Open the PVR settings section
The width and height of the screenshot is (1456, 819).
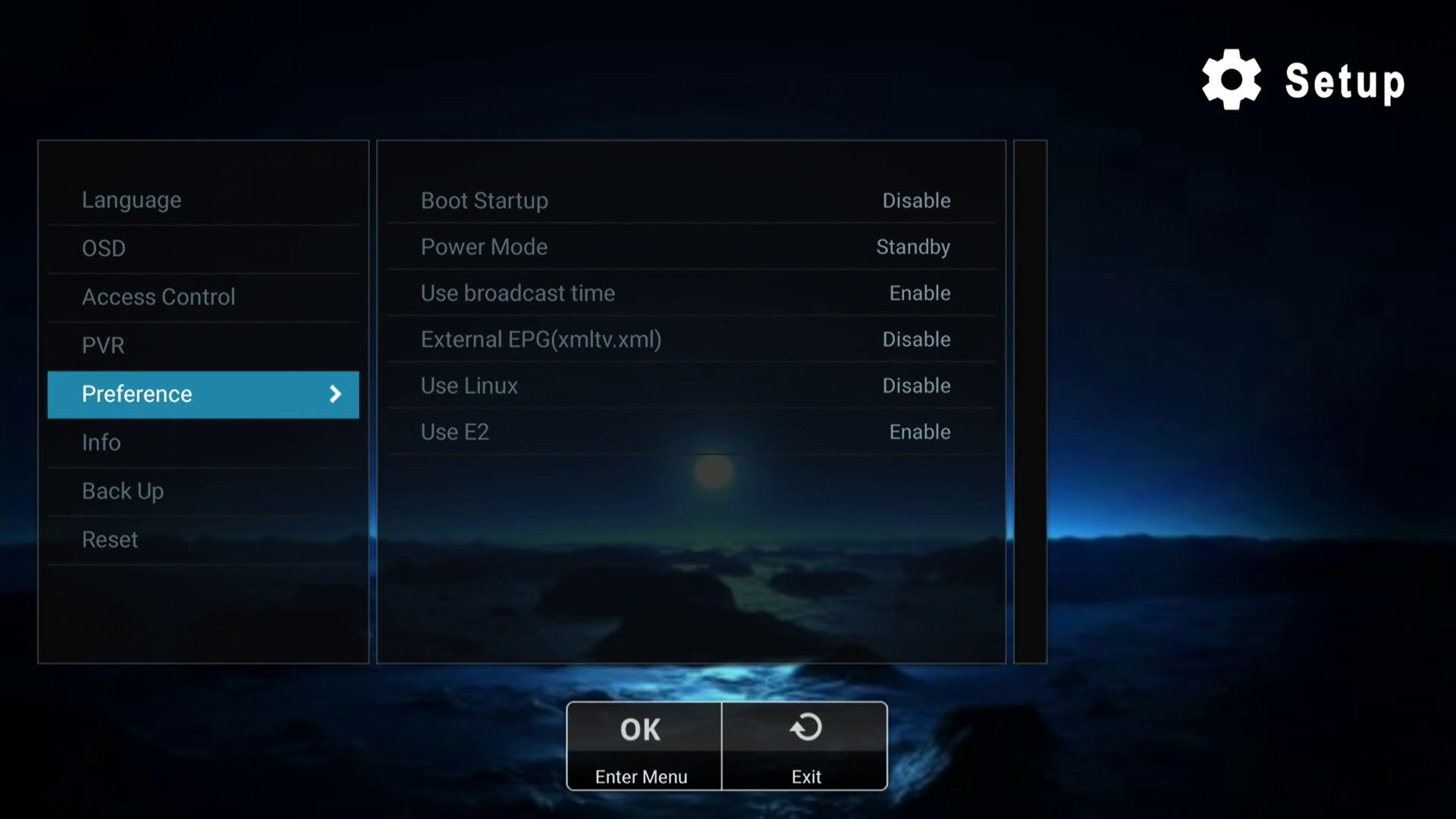pyautogui.click(x=202, y=346)
